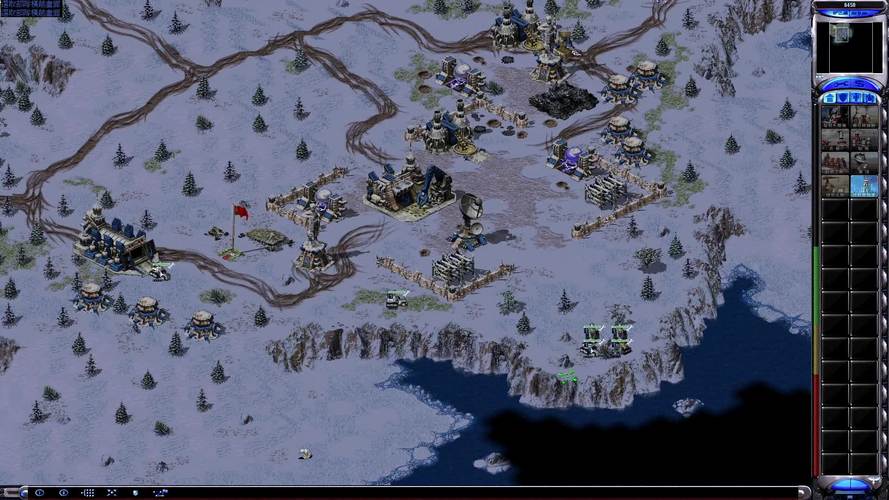Switch to the structures build tab (house icon)
This screenshot has height=500, width=889.
(x=829, y=98)
